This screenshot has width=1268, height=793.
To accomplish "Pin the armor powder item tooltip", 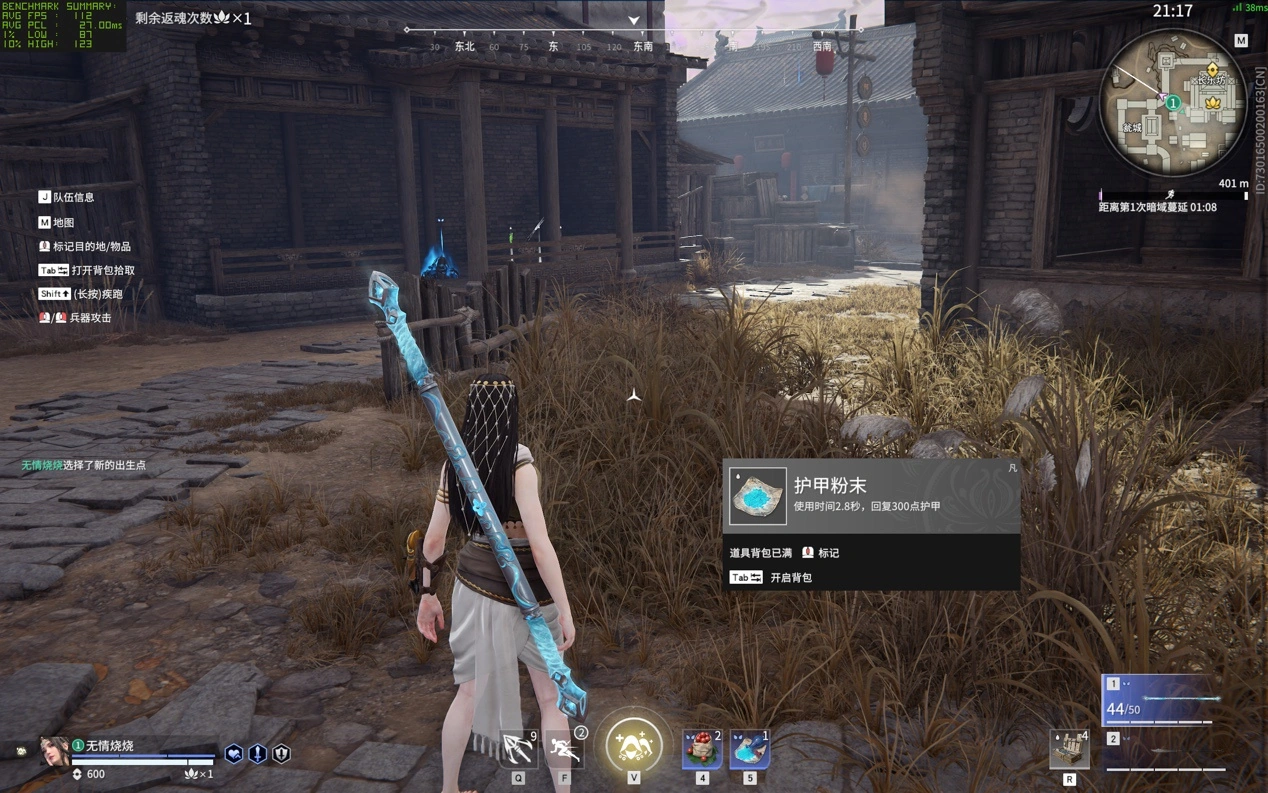I will pyautogui.click(x=1012, y=468).
